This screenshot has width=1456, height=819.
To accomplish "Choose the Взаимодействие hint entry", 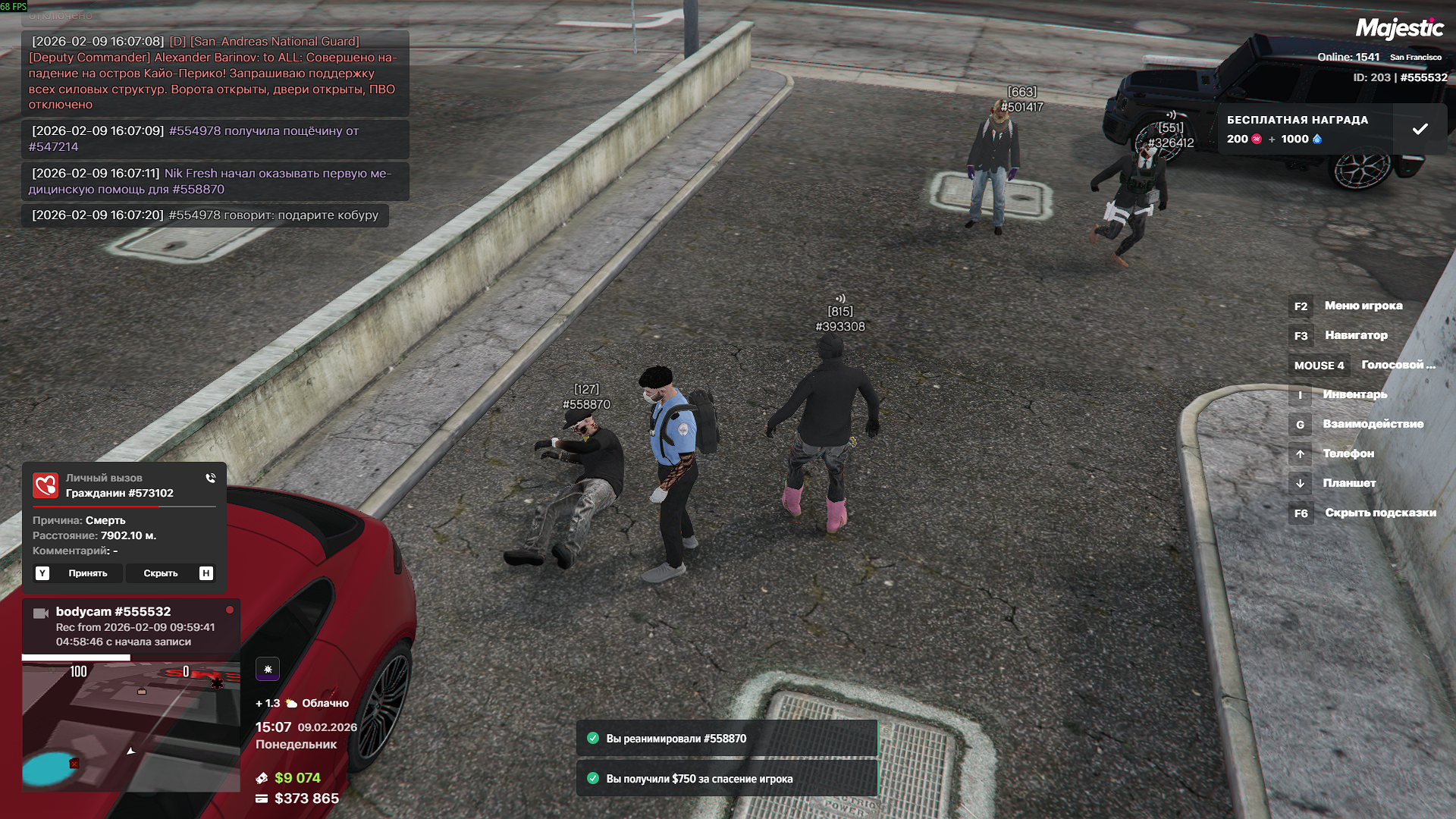I will 1373,424.
